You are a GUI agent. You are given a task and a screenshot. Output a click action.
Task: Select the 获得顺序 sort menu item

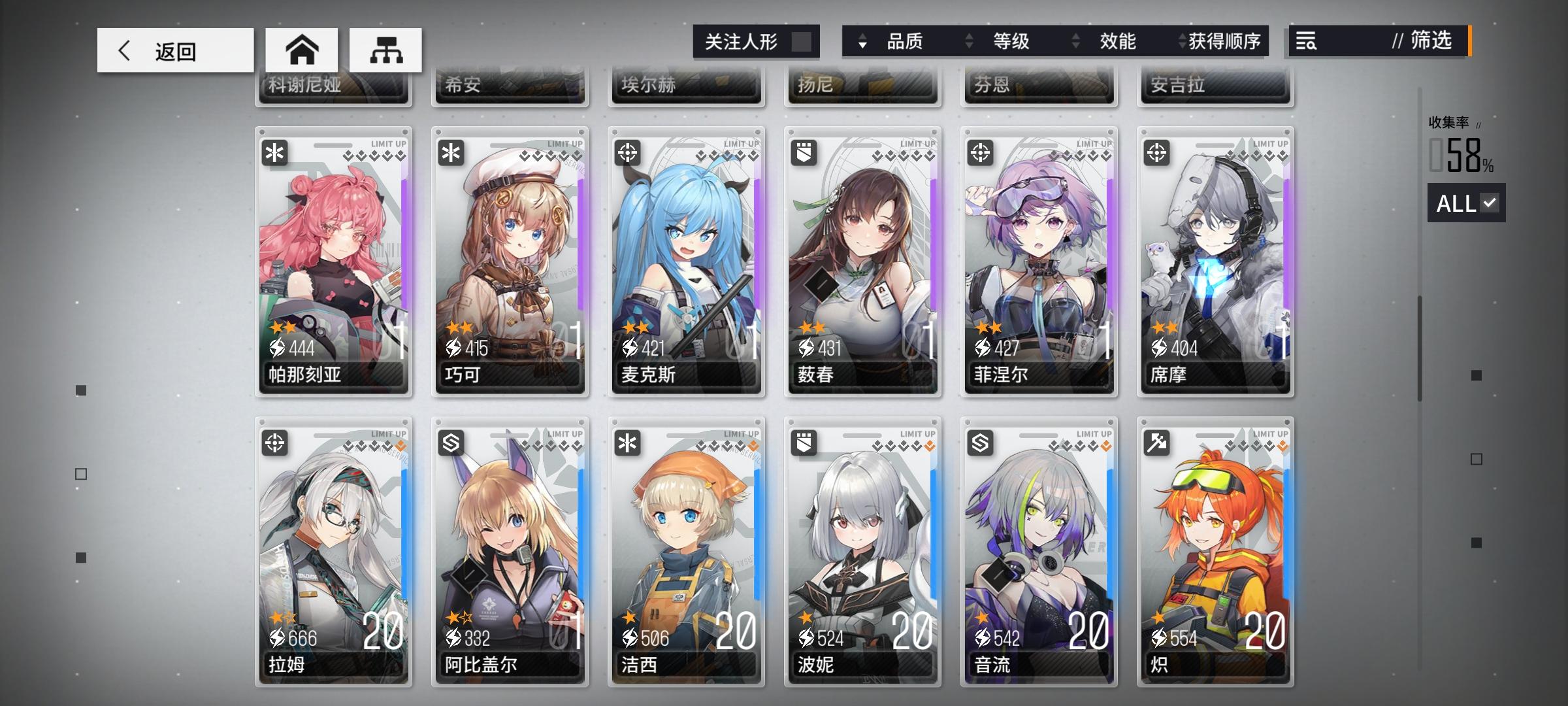pyautogui.click(x=1227, y=42)
